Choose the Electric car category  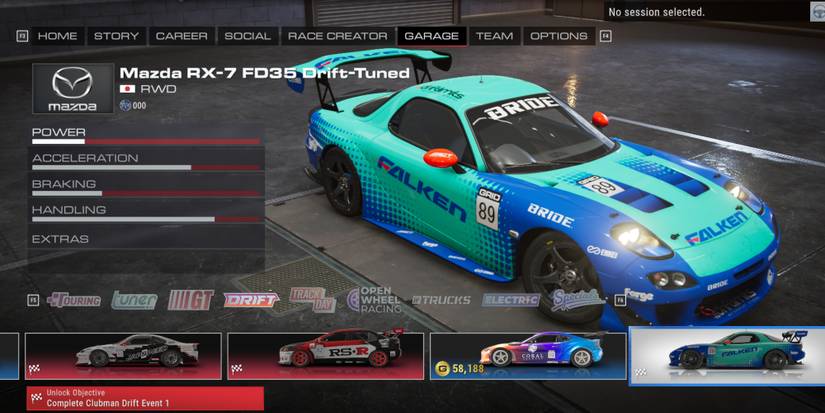coord(510,299)
